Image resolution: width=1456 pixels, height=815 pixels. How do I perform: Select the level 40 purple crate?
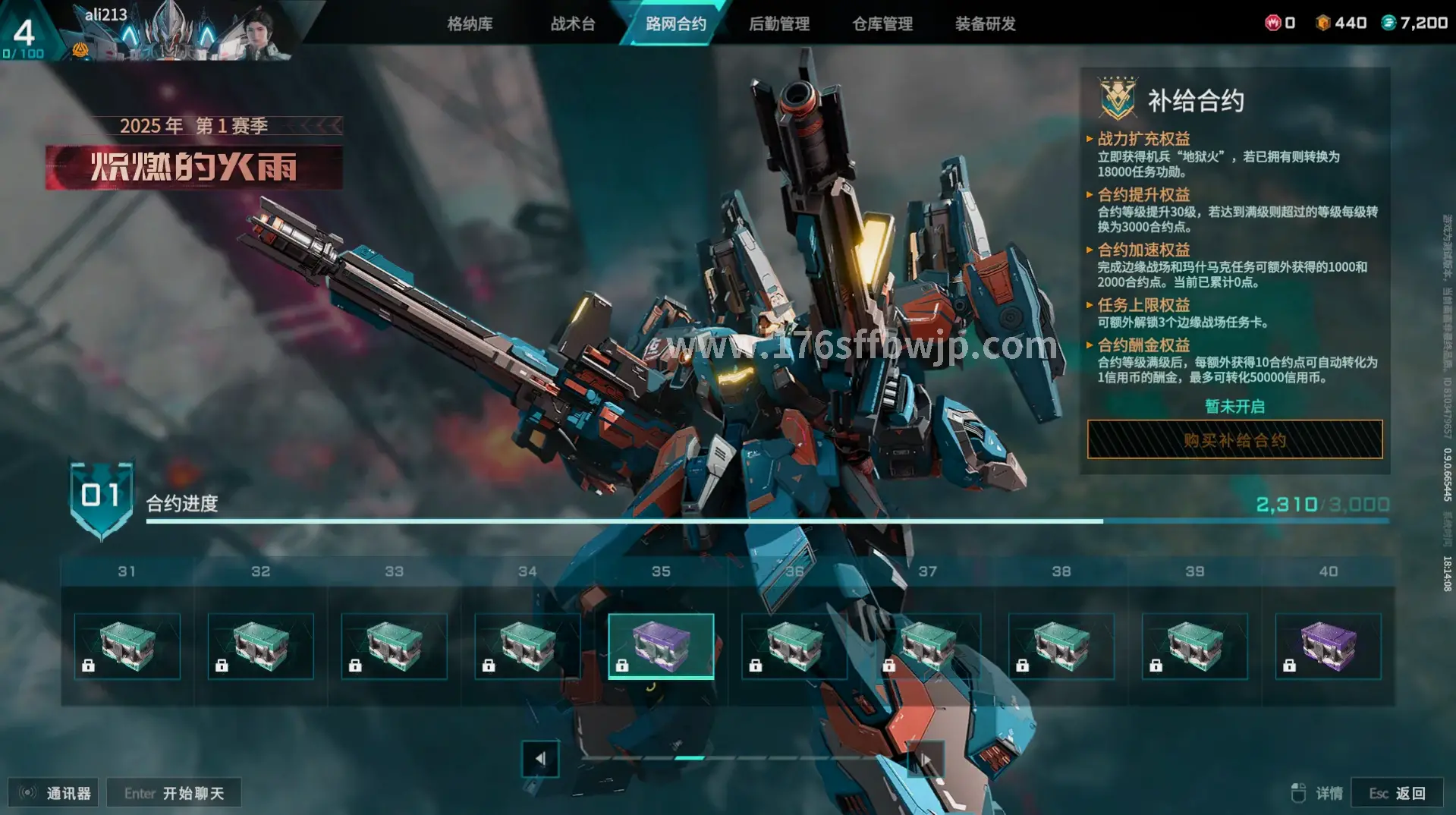coord(1328,646)
